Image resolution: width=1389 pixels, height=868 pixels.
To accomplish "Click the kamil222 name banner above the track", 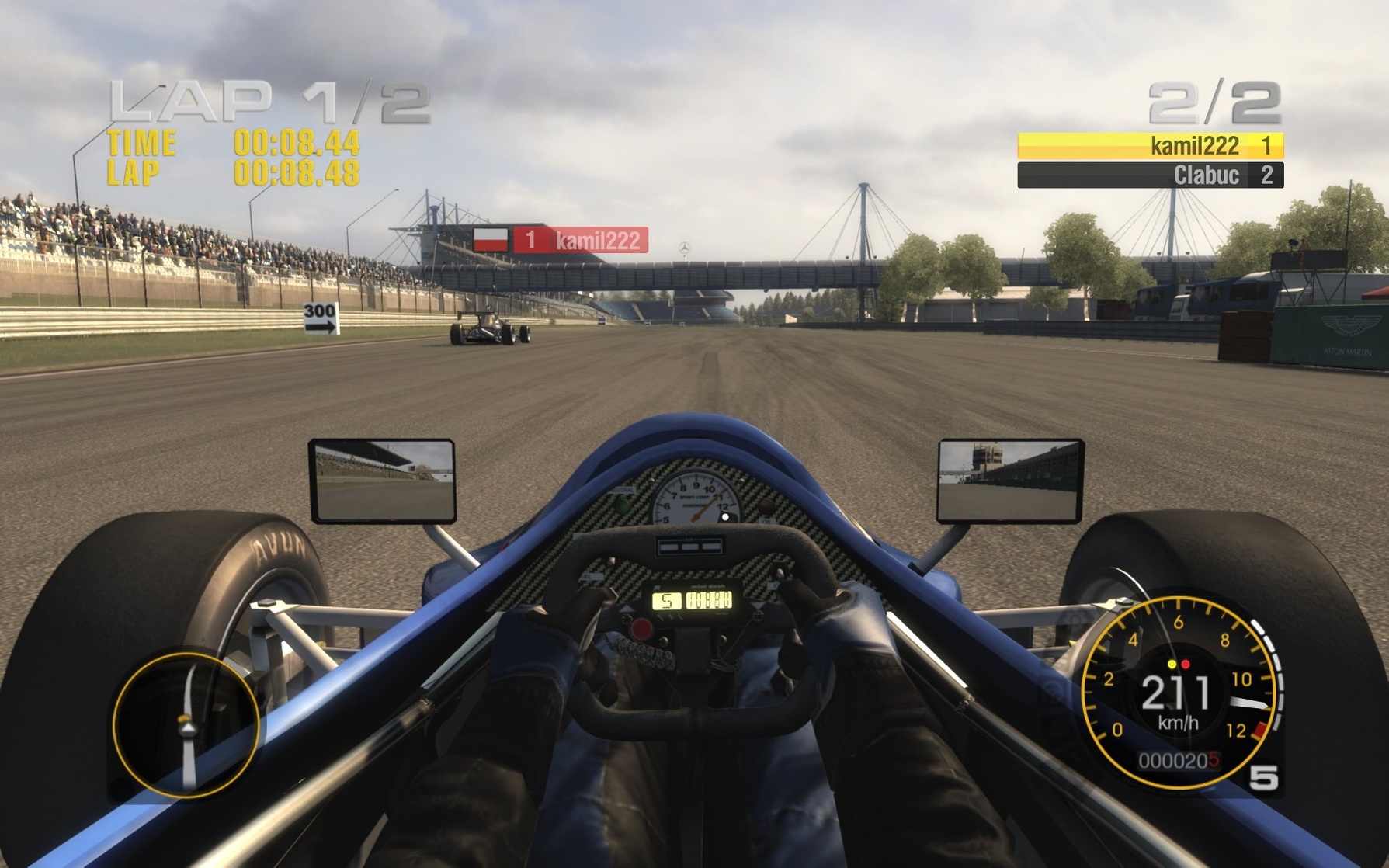I will (598, 241).
